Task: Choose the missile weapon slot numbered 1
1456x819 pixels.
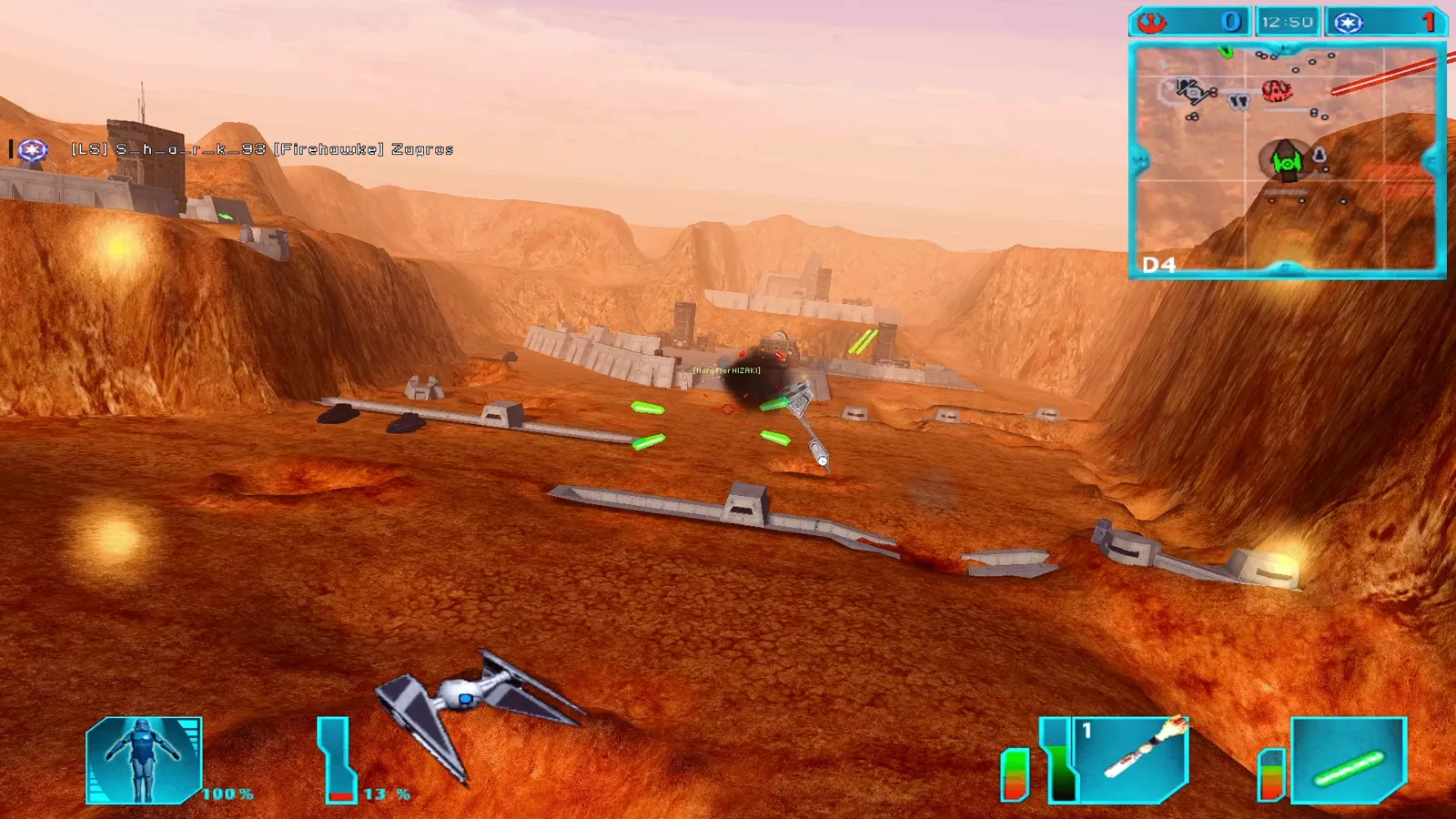Action: 1131,759
